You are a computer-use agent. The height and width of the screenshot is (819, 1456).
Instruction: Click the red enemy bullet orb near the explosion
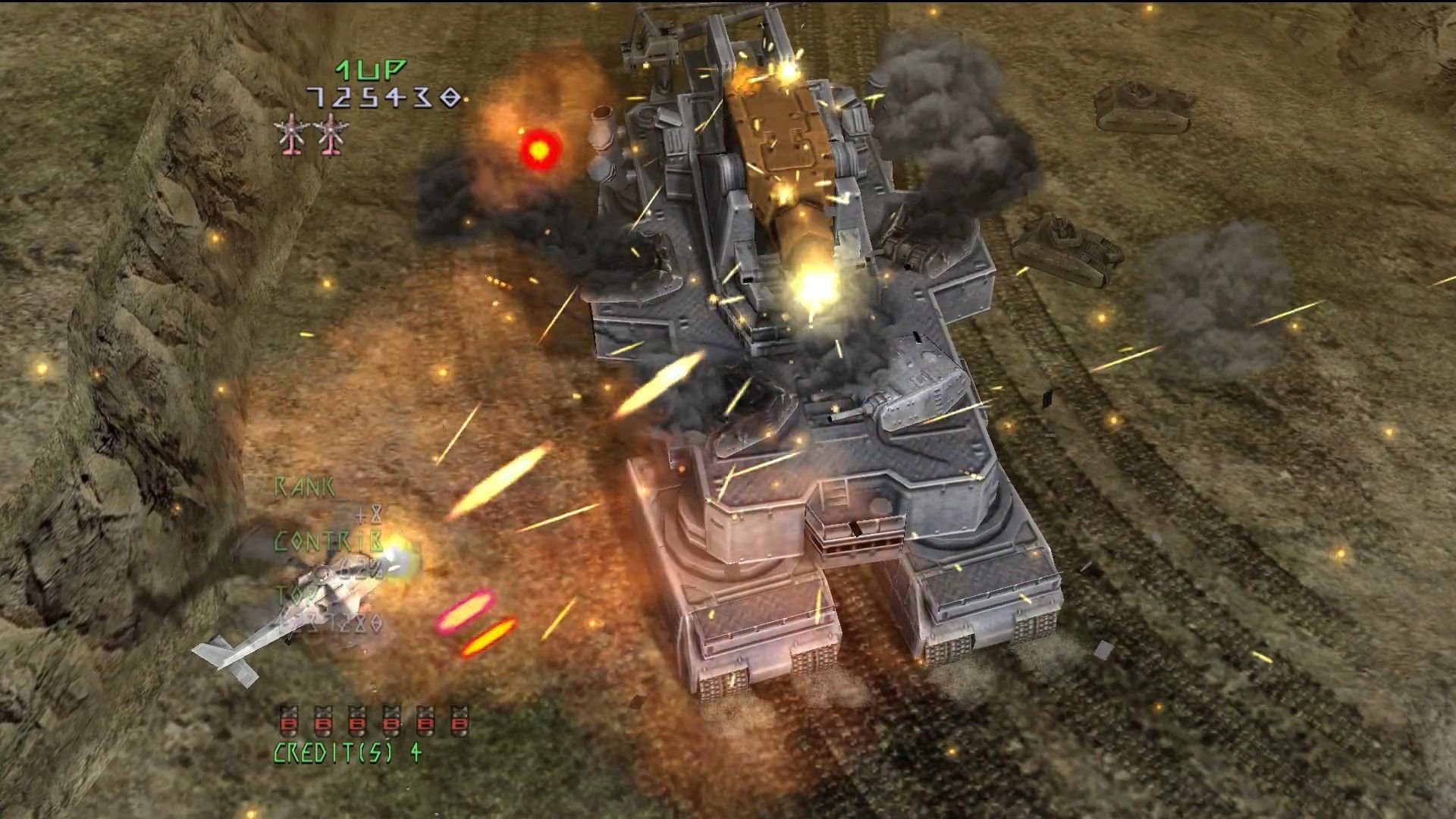tap(538, 150)
